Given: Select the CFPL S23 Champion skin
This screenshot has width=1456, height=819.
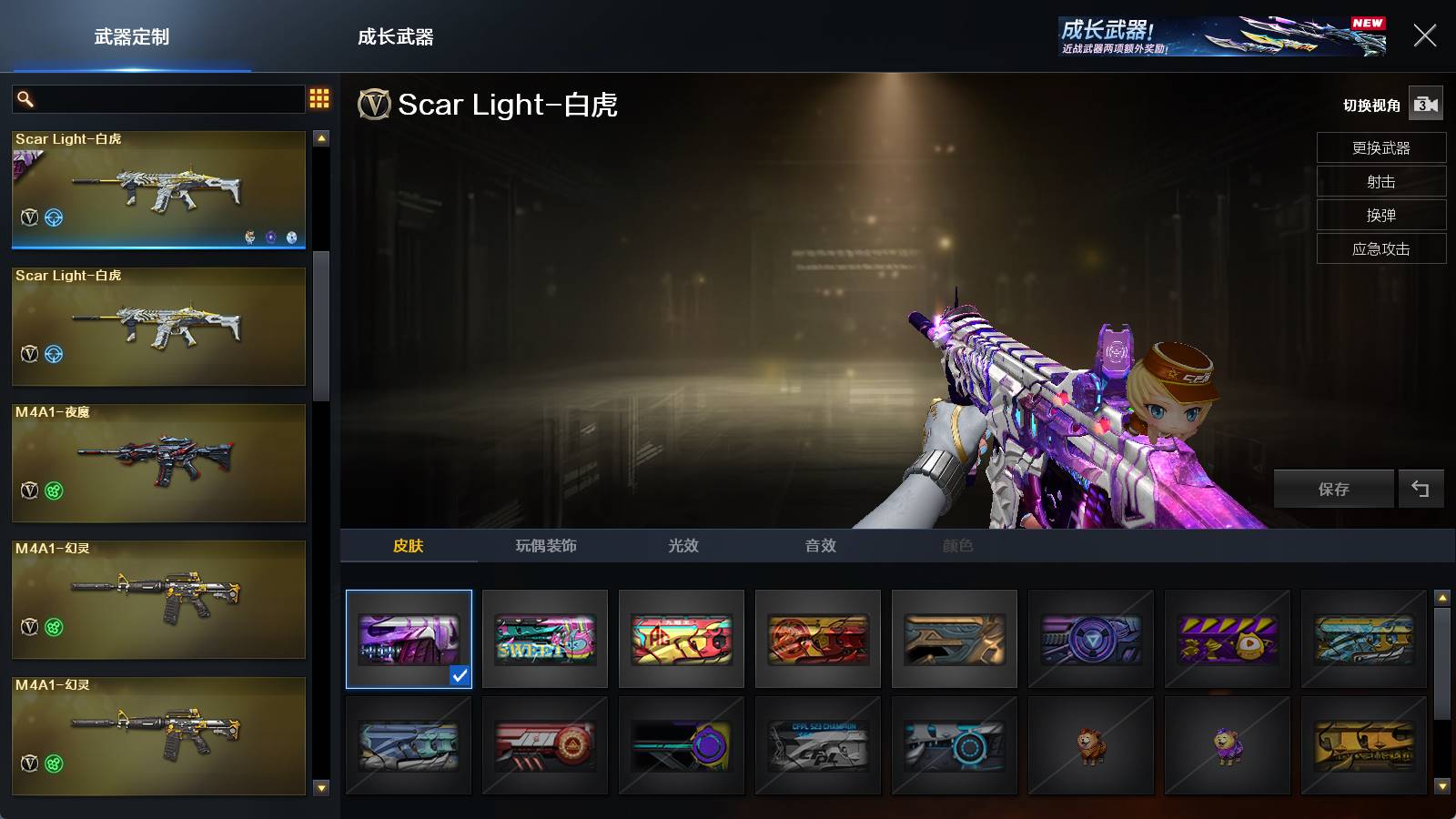Looking at the screenshot, I should (818, 745).
